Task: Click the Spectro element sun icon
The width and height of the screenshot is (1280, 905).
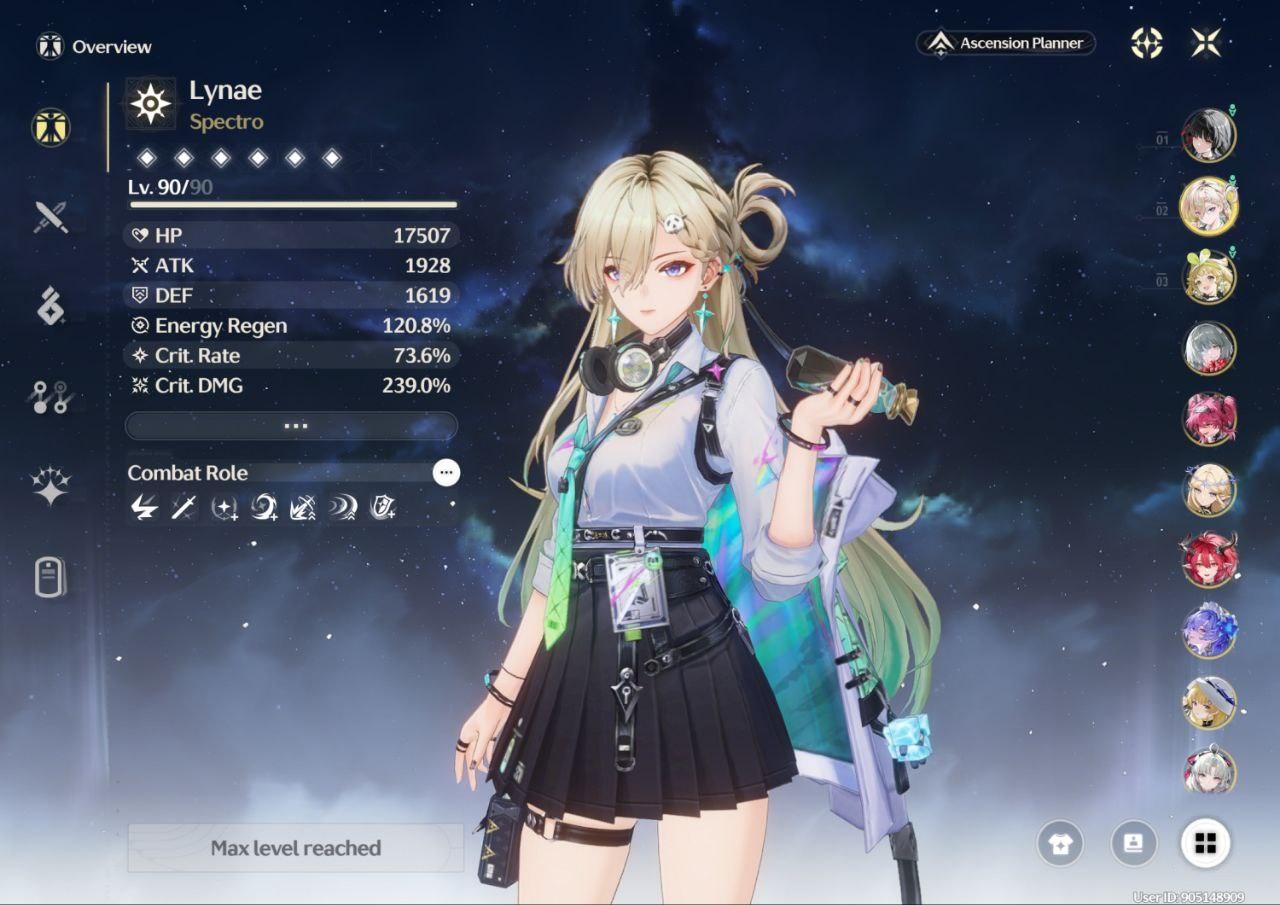Action: pos(151,104)
